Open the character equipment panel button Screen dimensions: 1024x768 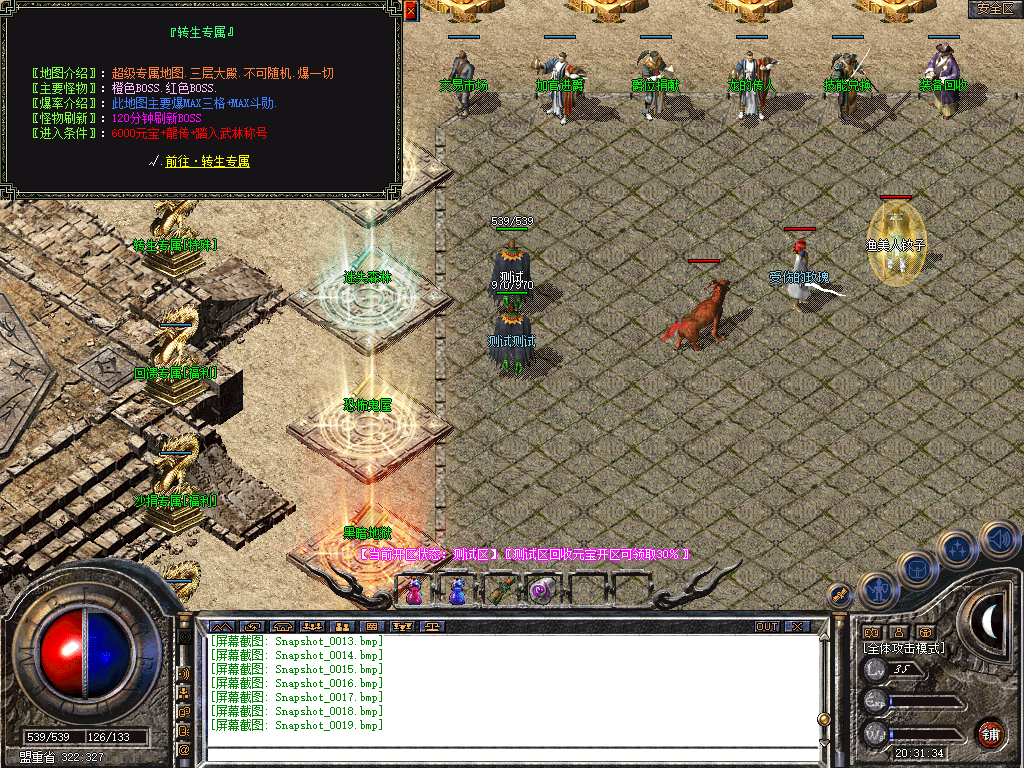tap(876, 589)
